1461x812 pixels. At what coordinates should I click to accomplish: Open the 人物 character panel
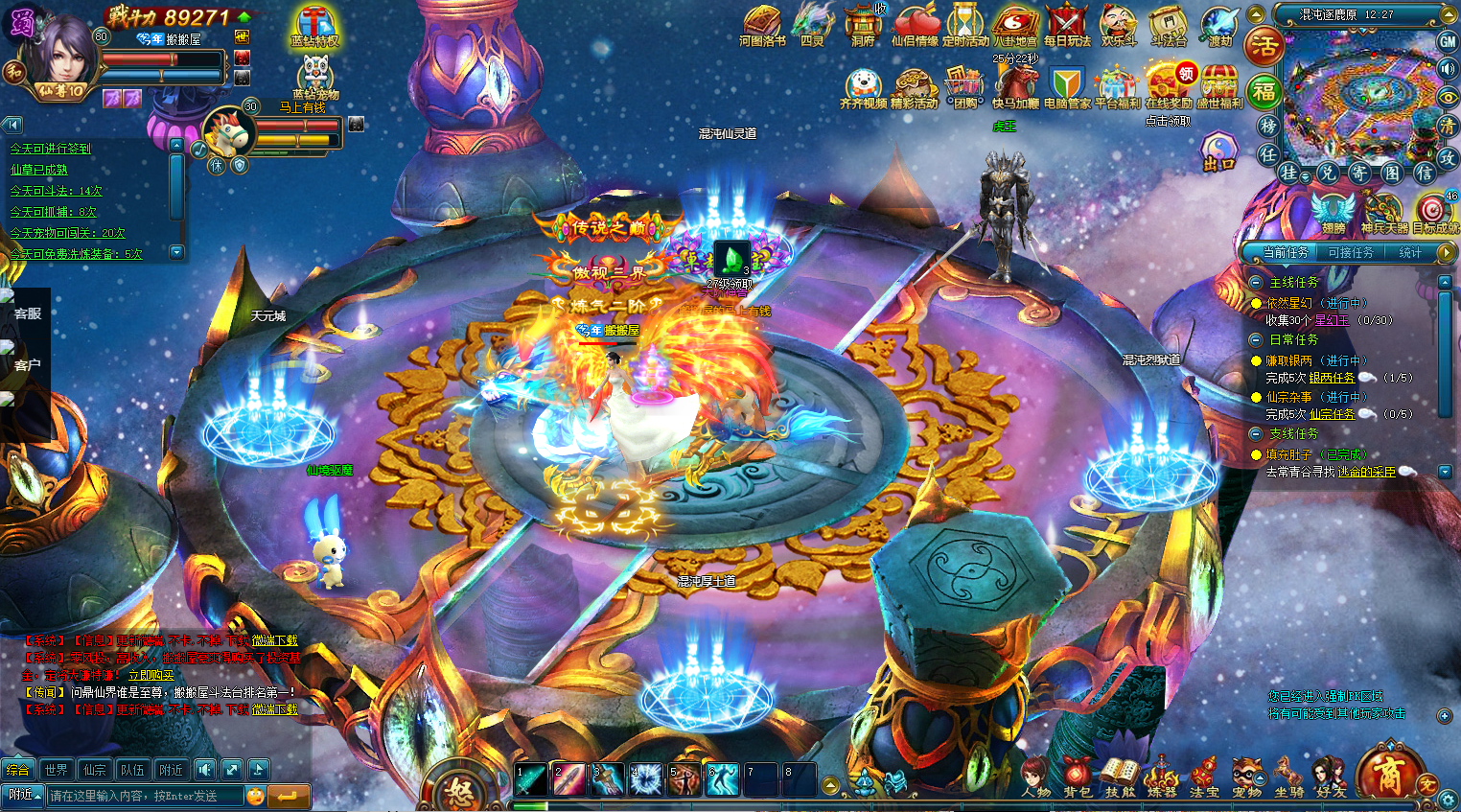pyautogui.click(x=1035, y=776)
